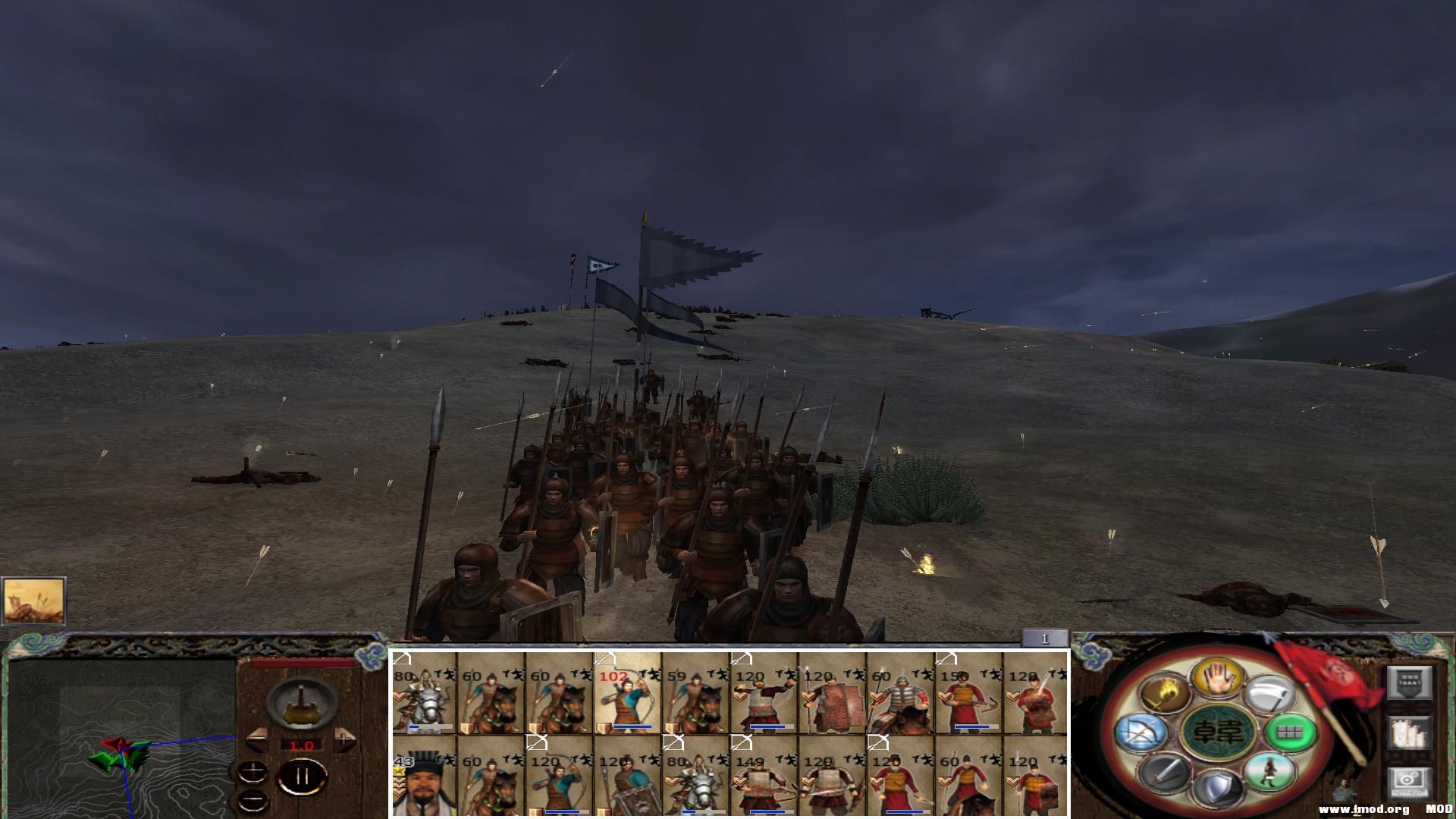
Task: Pause the battle with the pause button
Action: (x=303, y=776)
